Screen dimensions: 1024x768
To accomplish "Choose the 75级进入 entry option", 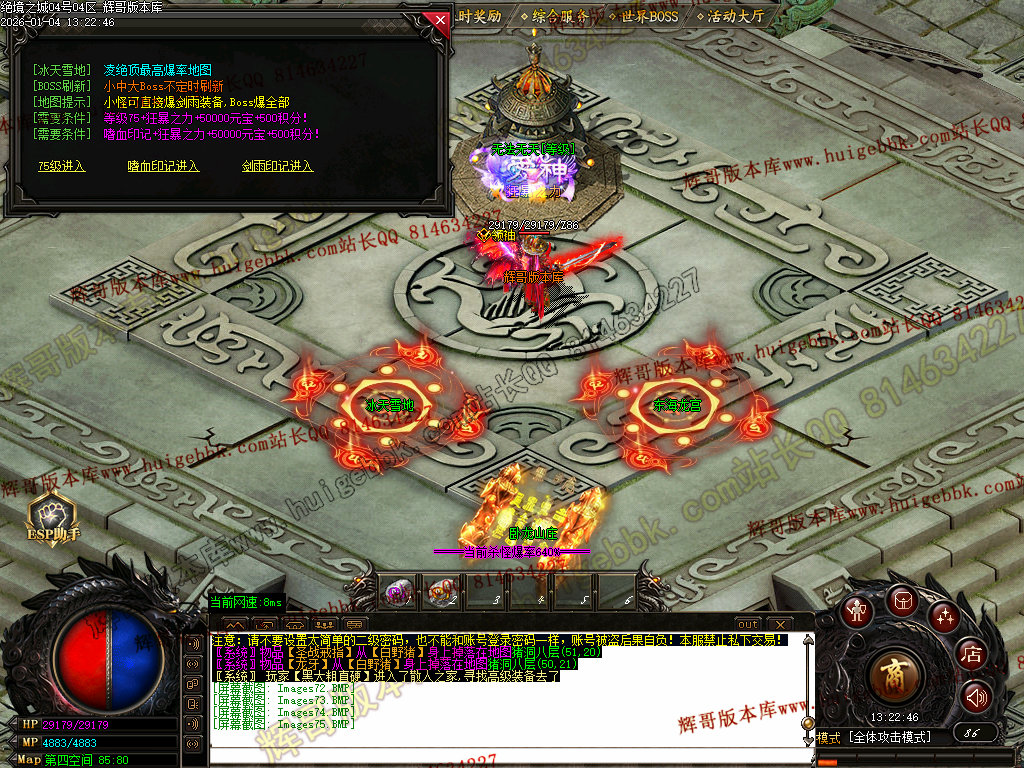I will (62, 166).
